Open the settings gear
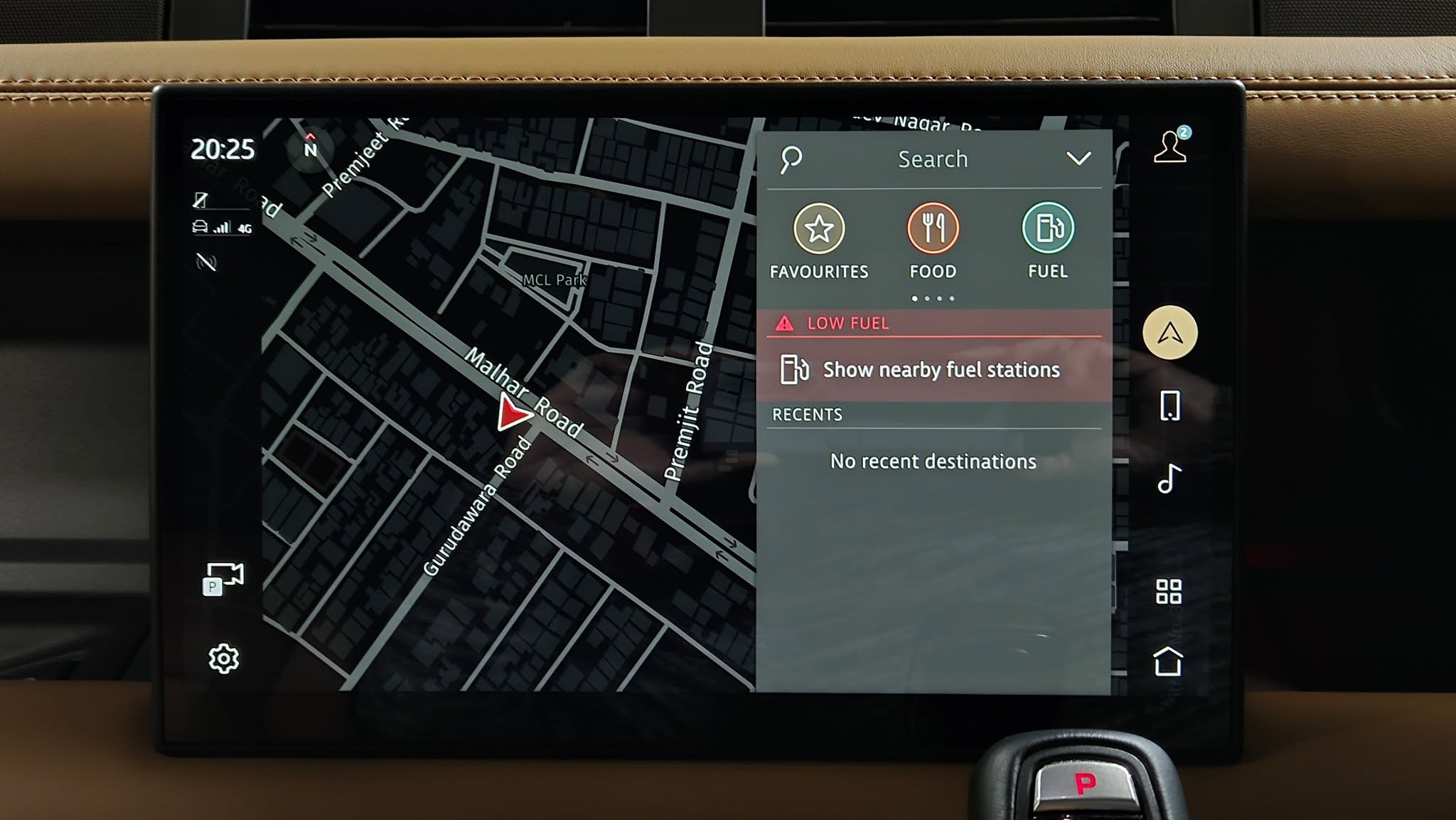This screenshot has width=1456, height=820. pyautogui.click(x=224, y=659)
